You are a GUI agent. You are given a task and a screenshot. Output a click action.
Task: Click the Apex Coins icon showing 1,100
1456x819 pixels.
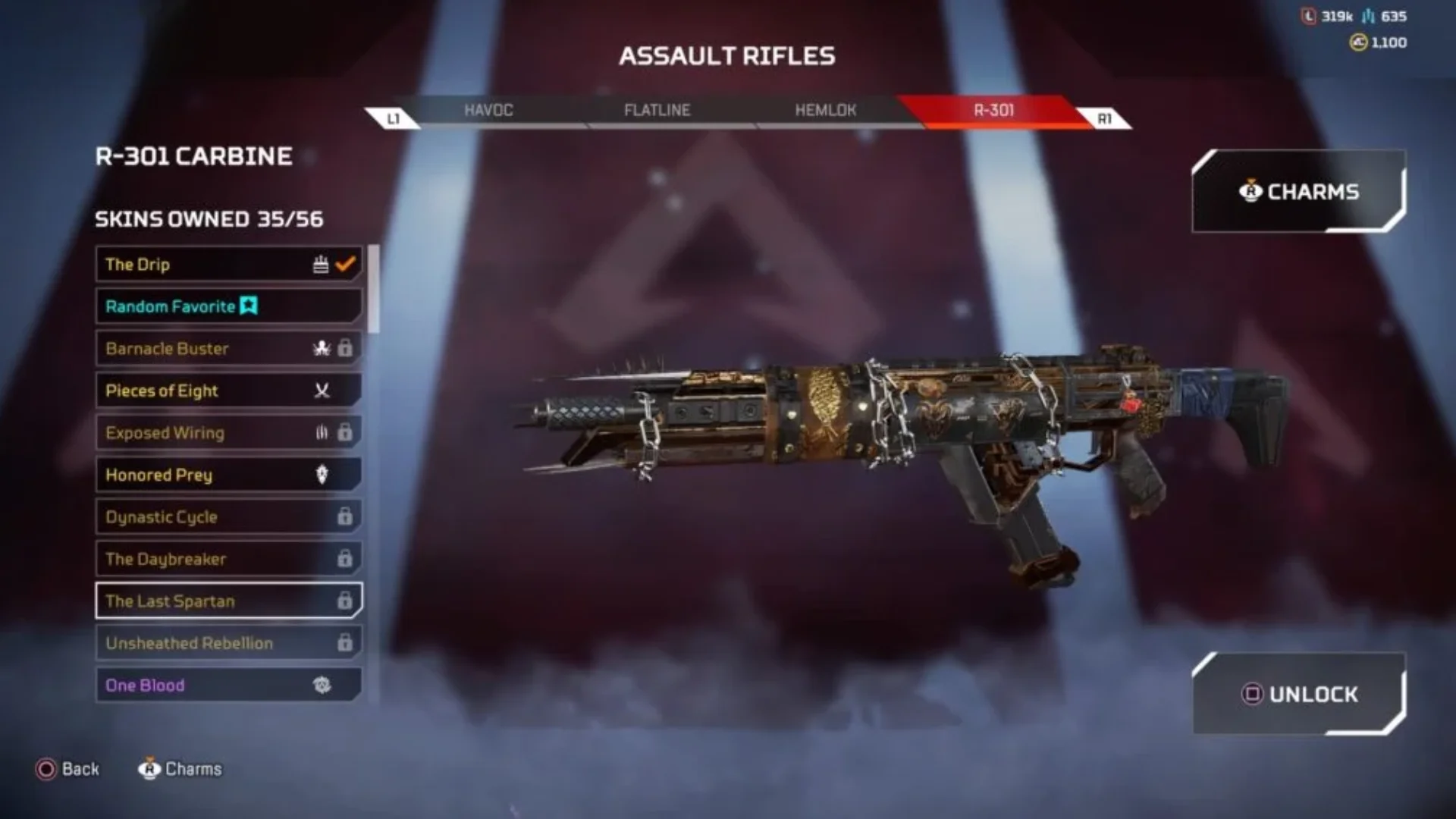1358,43
